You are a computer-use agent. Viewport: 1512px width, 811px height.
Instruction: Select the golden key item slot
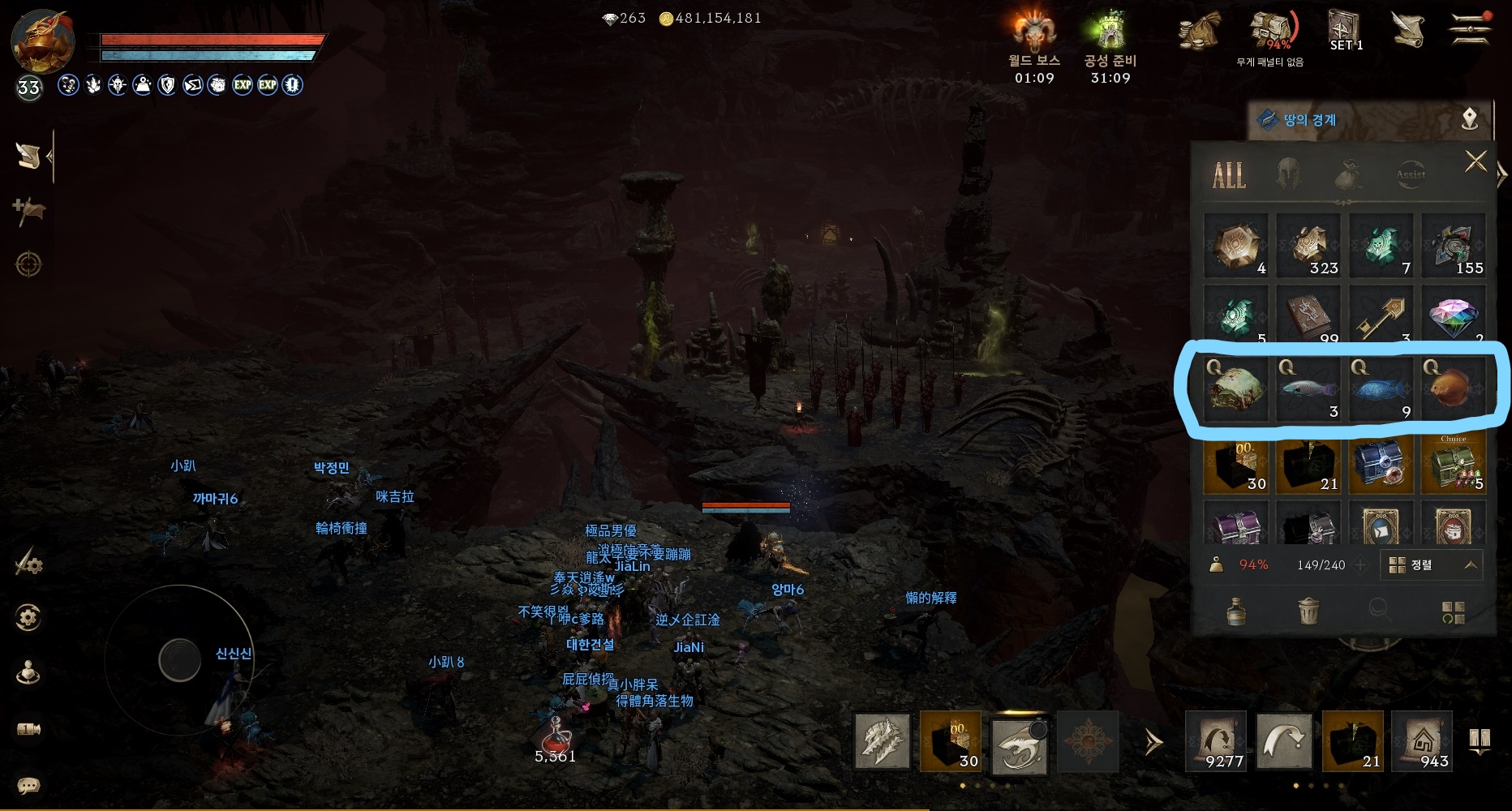(1380, 316)
